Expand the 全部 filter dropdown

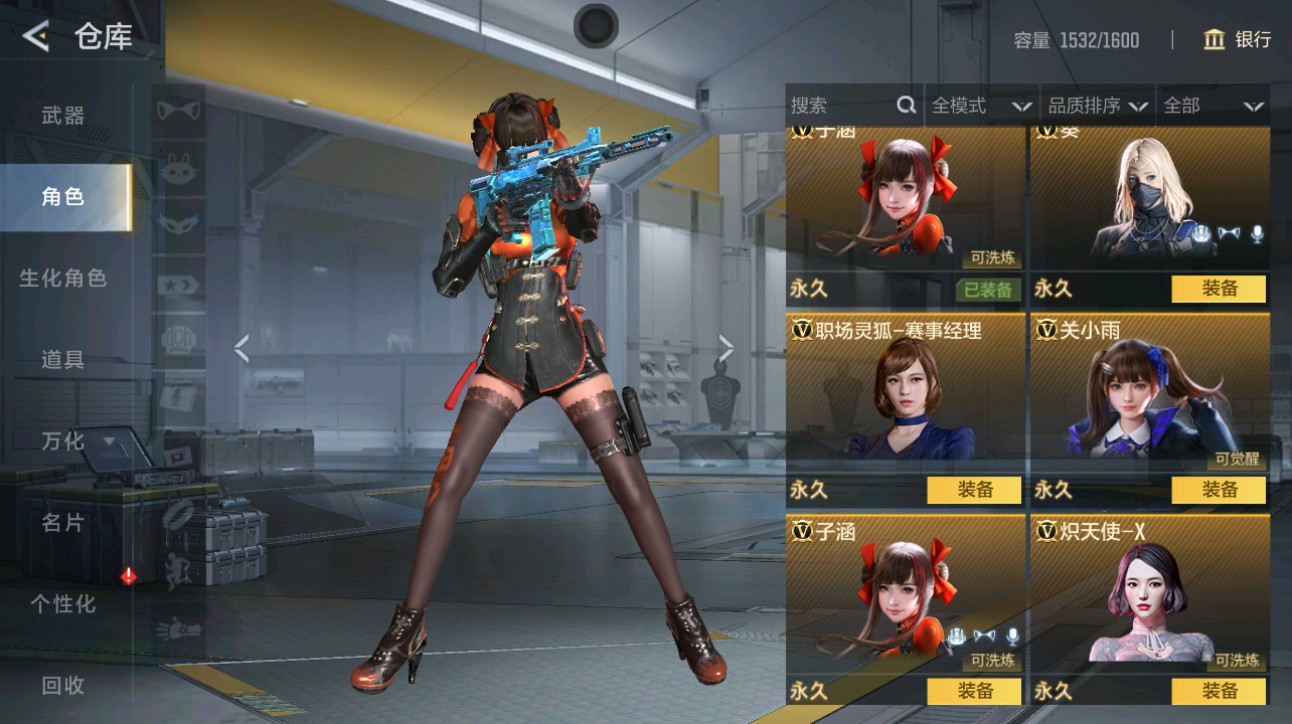[1212, 105]
